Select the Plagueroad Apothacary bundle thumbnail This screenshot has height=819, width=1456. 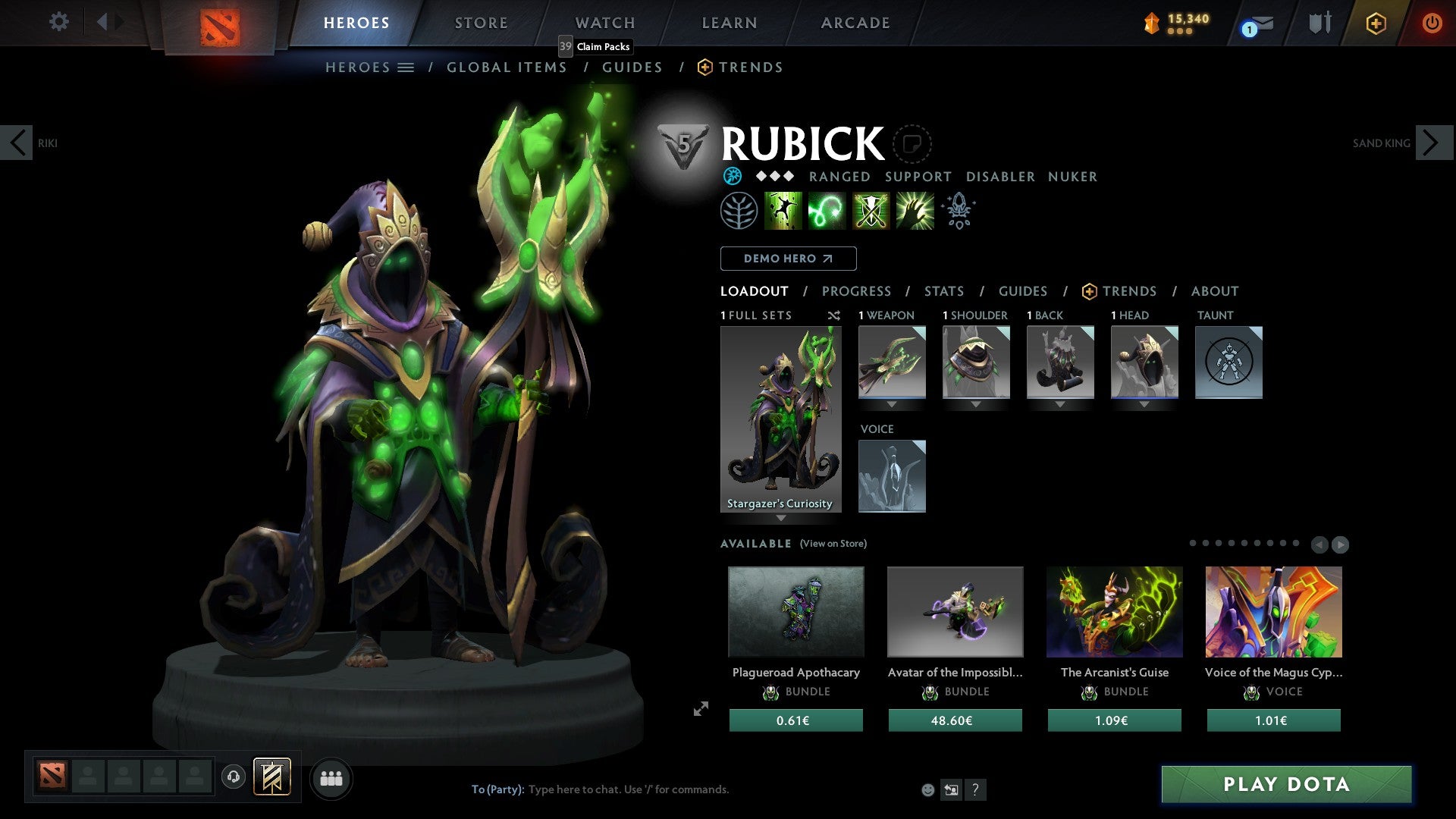[795, 611]
